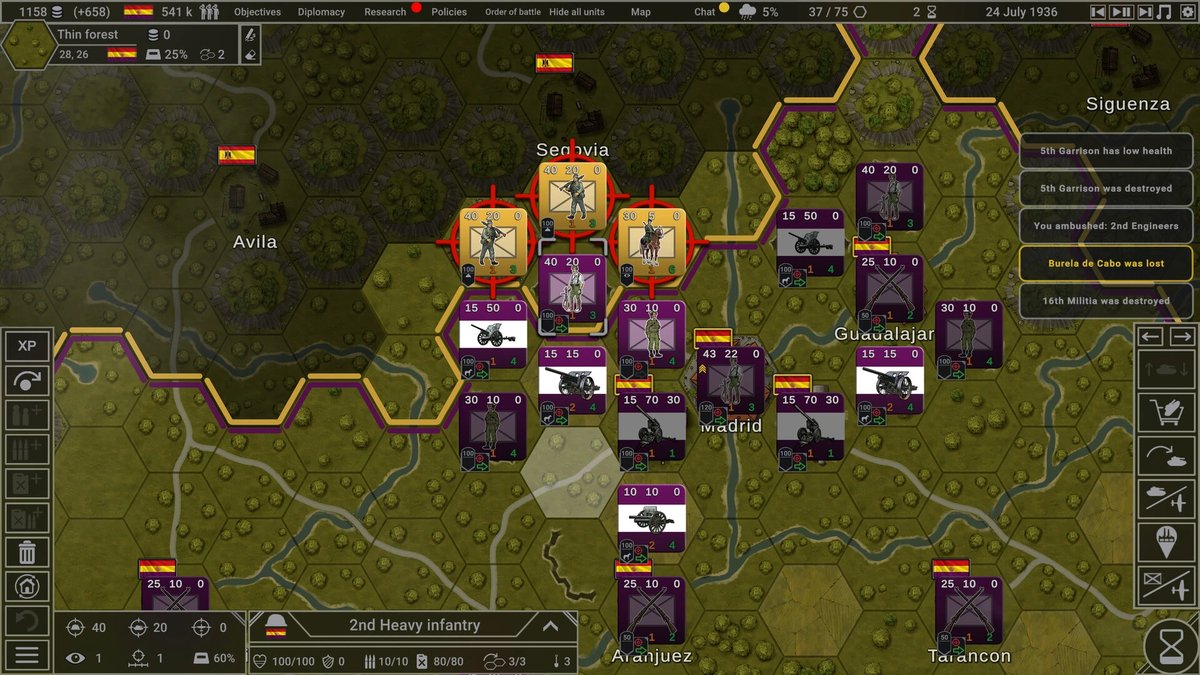The width and height of the screenshot is (1200, 675).
Task: Open the Diplomacy screen
Action: 322,12
